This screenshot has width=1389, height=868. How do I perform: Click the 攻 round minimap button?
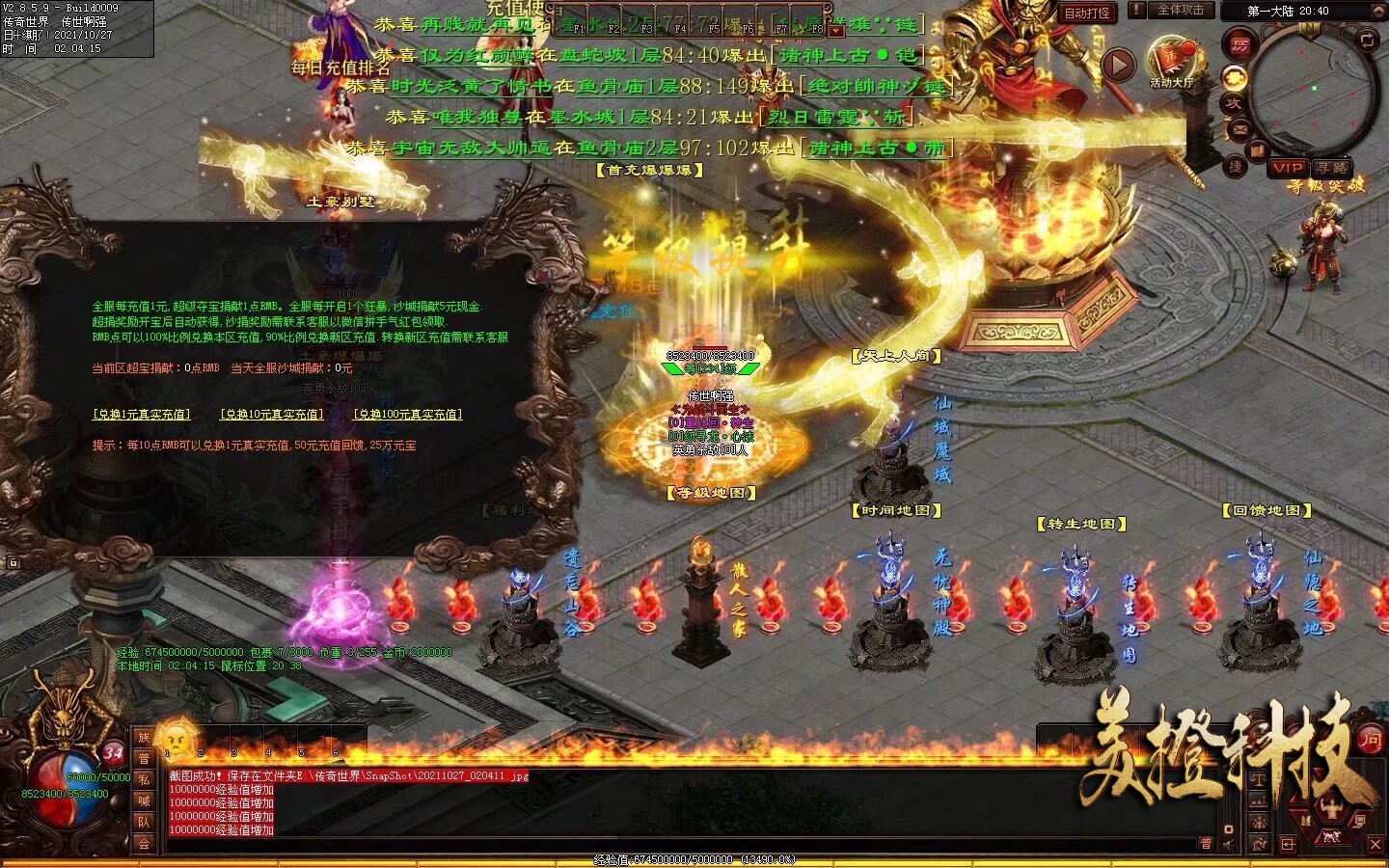click(1234, 103)
